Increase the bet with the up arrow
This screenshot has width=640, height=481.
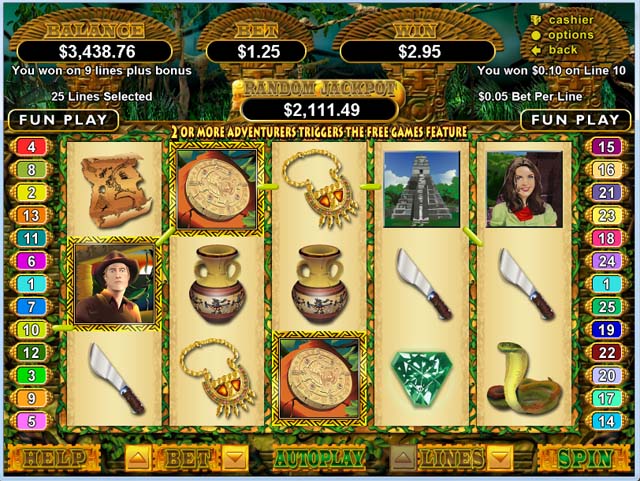[138, 459]
